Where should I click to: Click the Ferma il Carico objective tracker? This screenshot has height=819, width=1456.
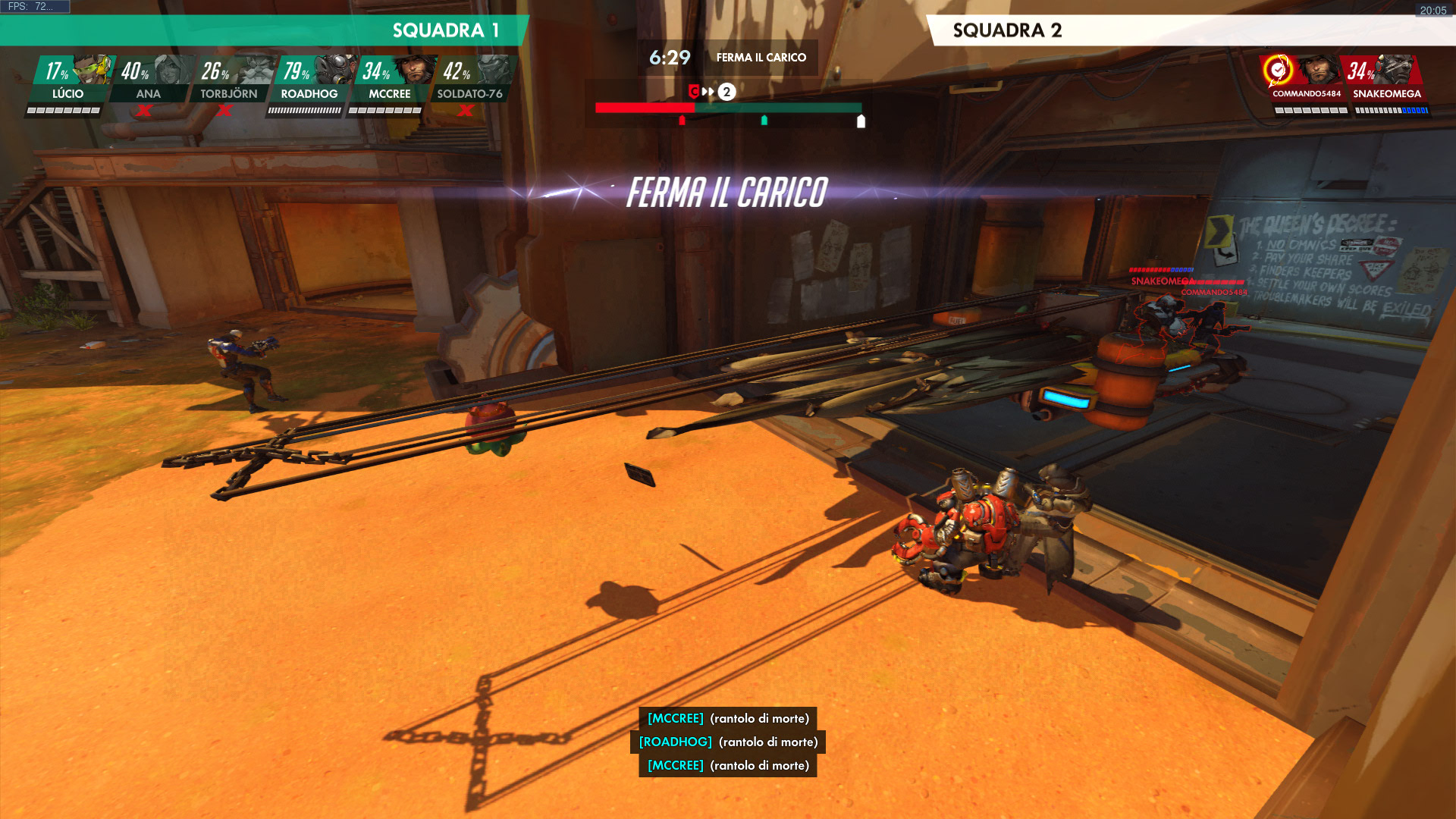[761, 58]
